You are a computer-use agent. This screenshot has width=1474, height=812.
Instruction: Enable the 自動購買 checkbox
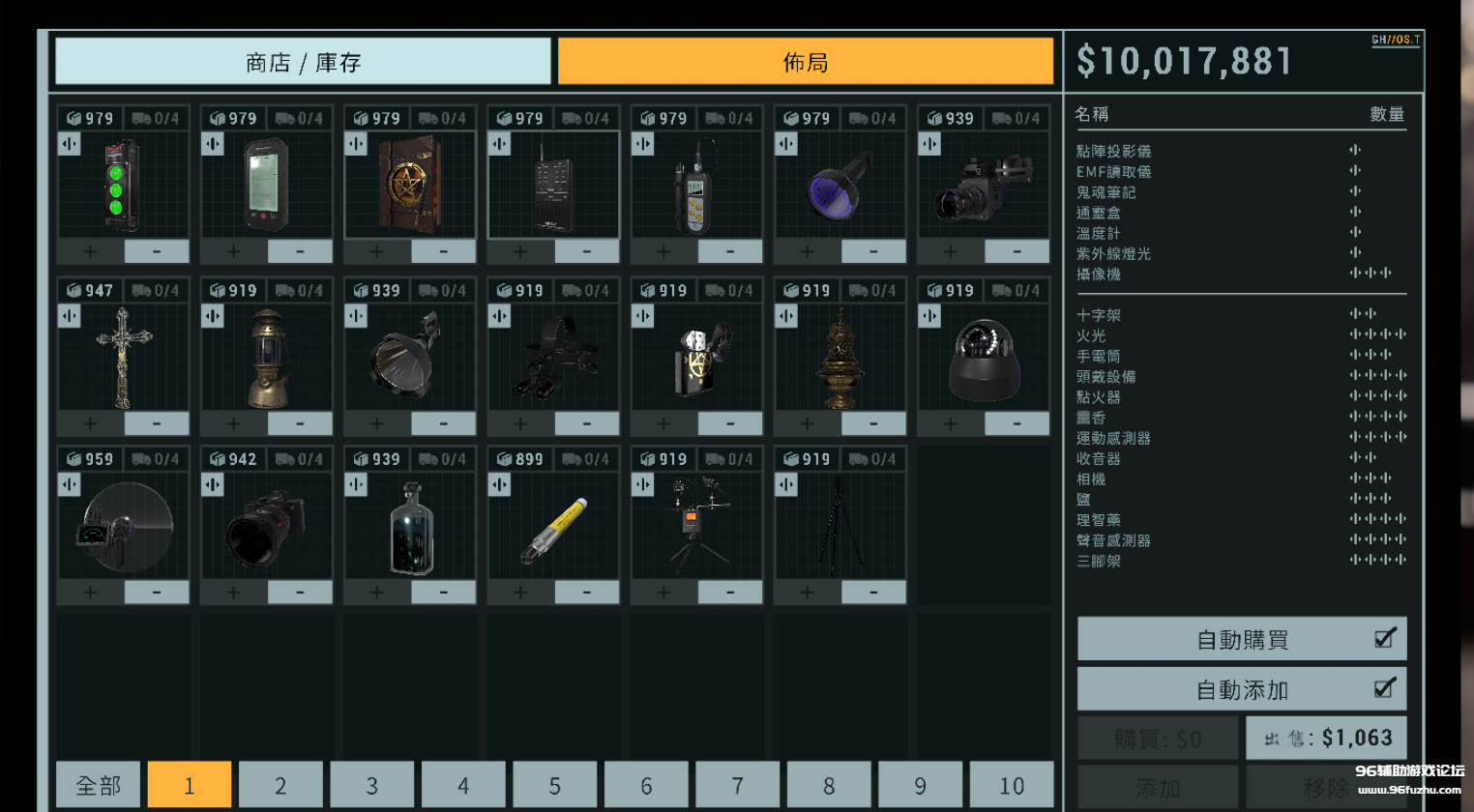tap(1383, 638)
